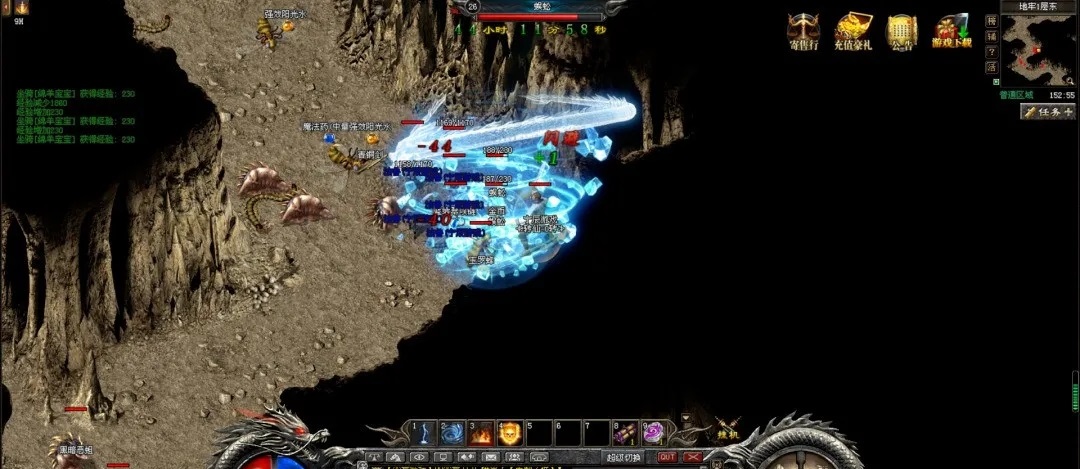Use the scroll bundle in slot 8
The image size is (1080, 469).
[x=626, y=433]
